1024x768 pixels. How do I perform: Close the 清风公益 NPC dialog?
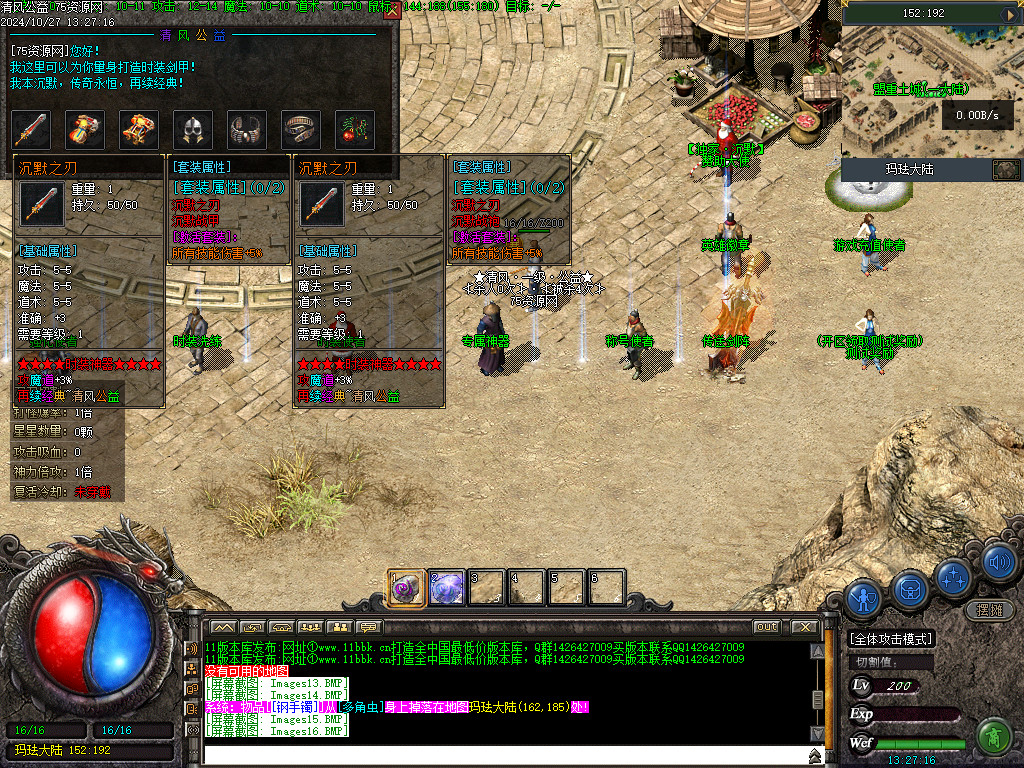pos(391,12)
